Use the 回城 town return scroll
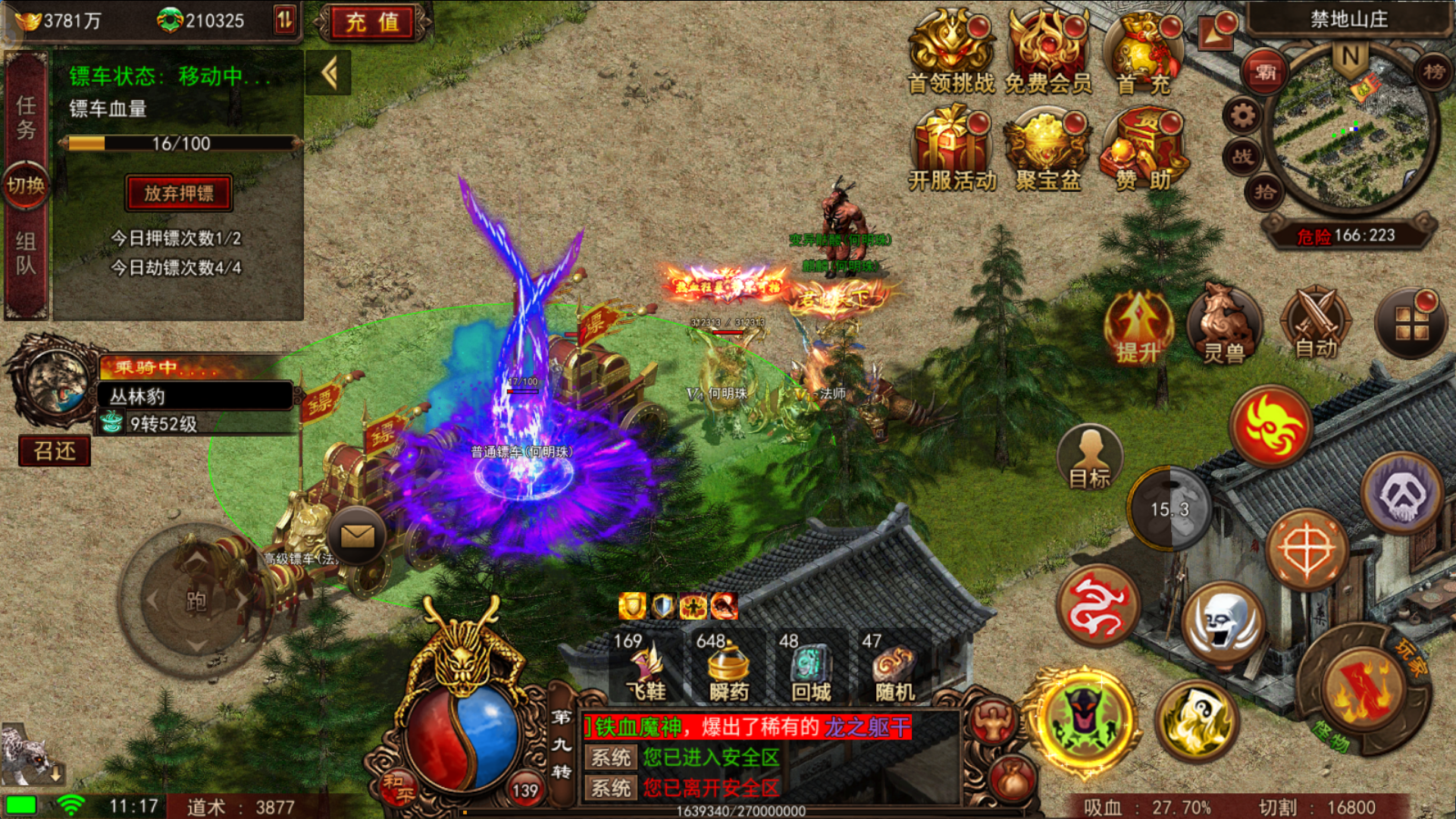 click(811, 668)
